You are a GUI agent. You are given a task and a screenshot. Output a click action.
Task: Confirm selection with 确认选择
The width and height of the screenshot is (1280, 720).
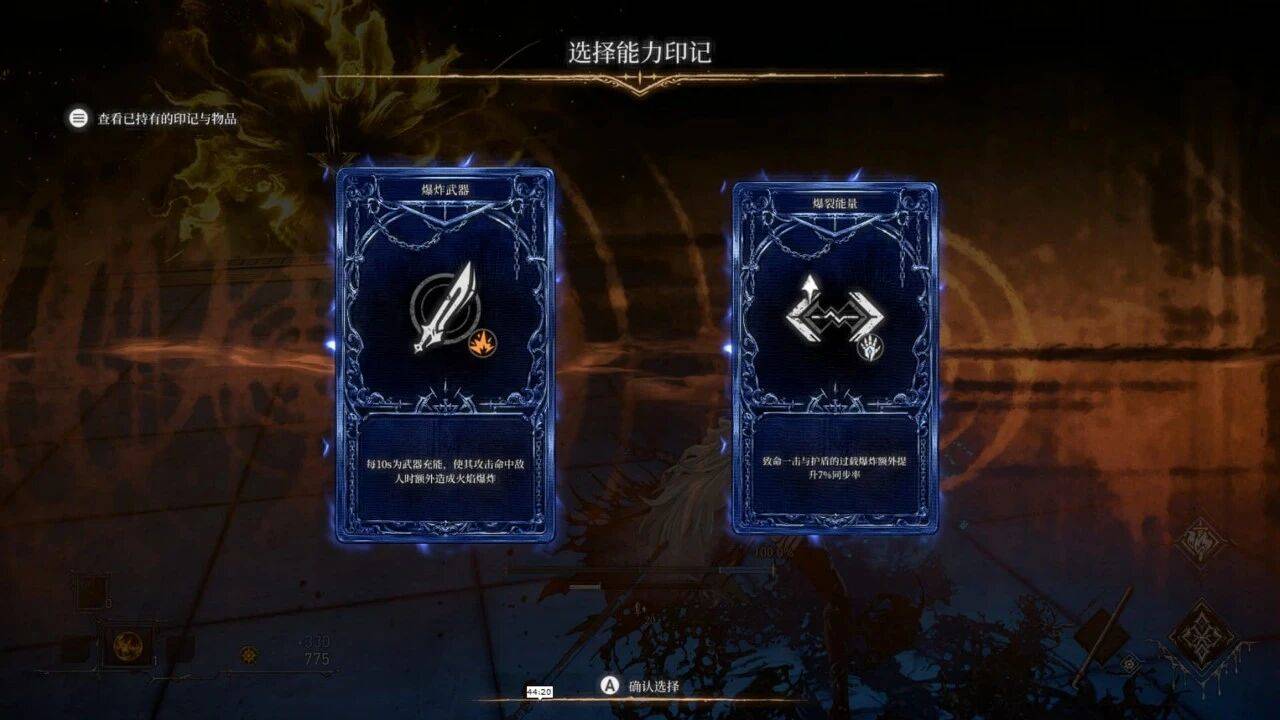pos(640,686)
